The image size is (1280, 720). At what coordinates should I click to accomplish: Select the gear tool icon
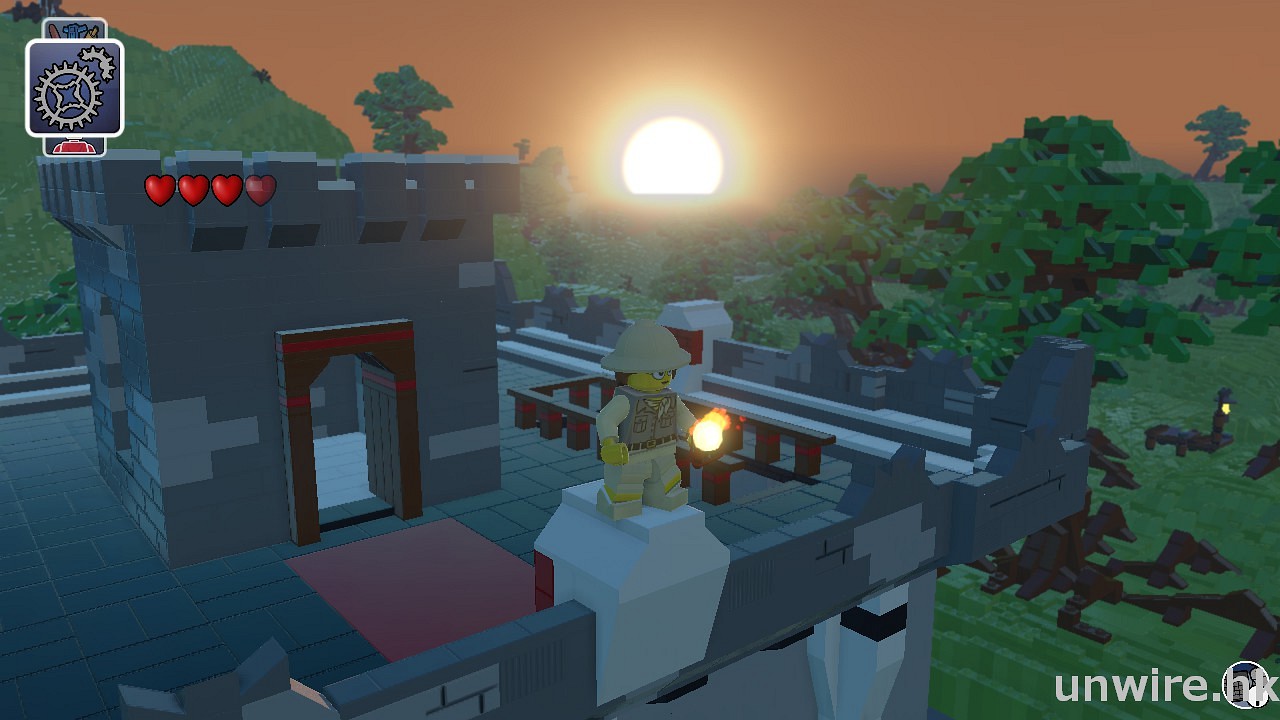pos(75,88)
